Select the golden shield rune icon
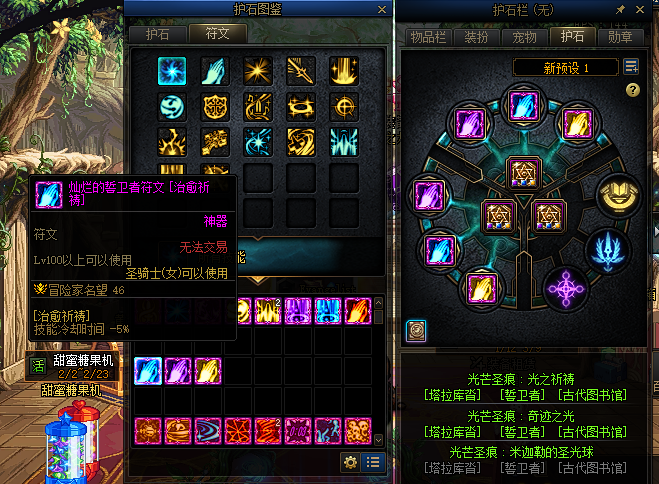 pyautogui.click(x=214, y=105)
